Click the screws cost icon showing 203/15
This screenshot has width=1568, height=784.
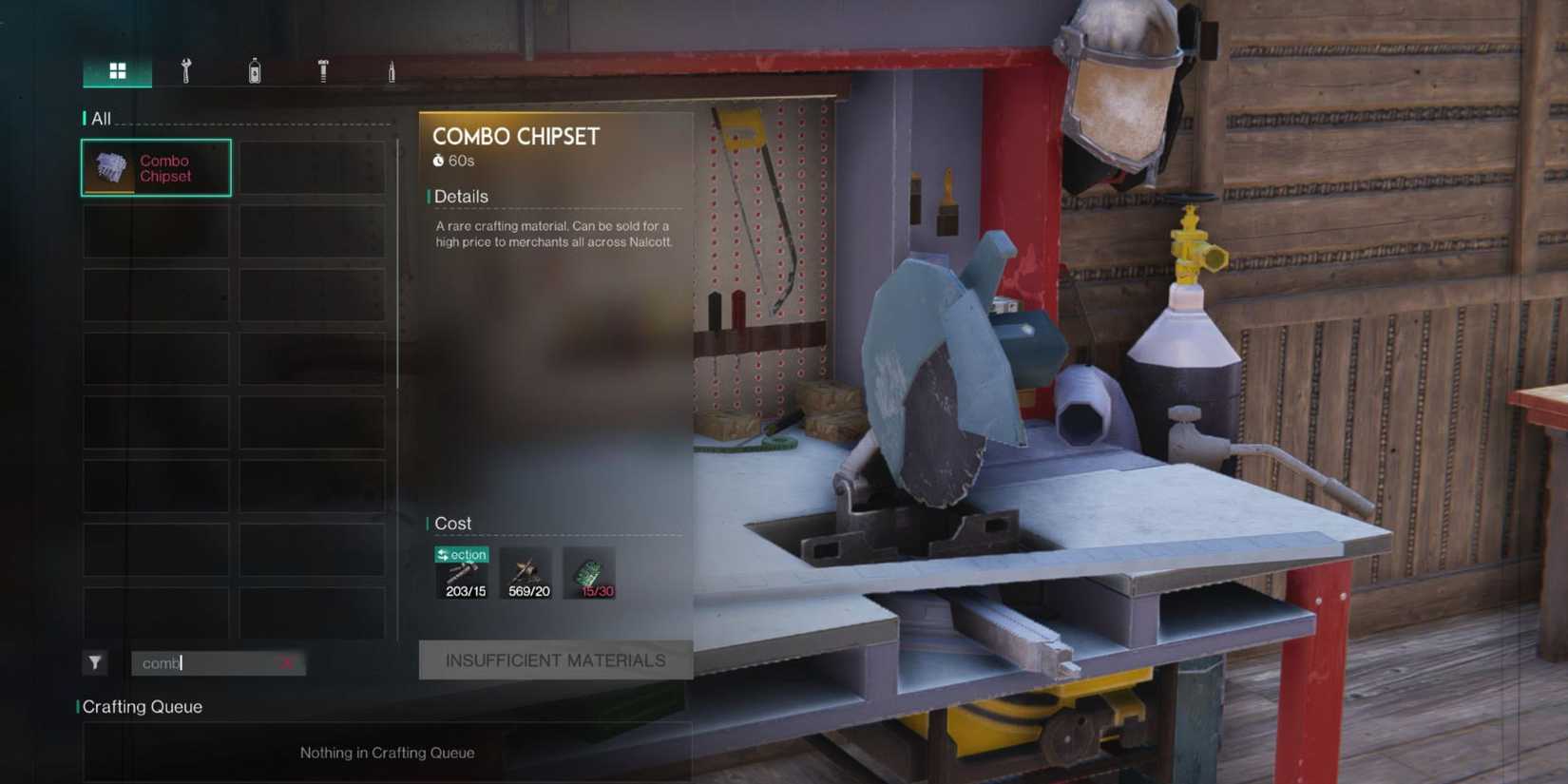pyautogui.click(x=462, y=573)
